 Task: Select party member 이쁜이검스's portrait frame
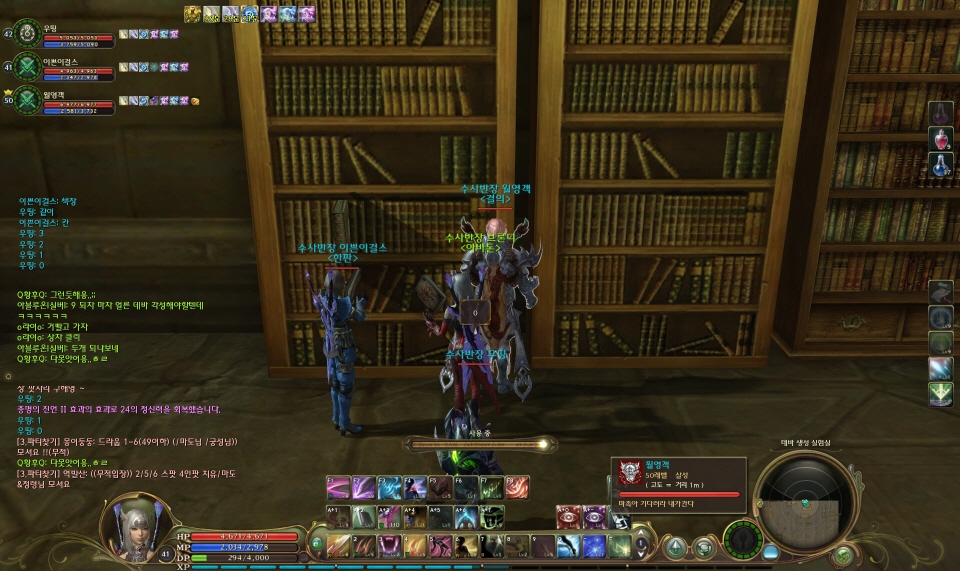tap(27, 67)
